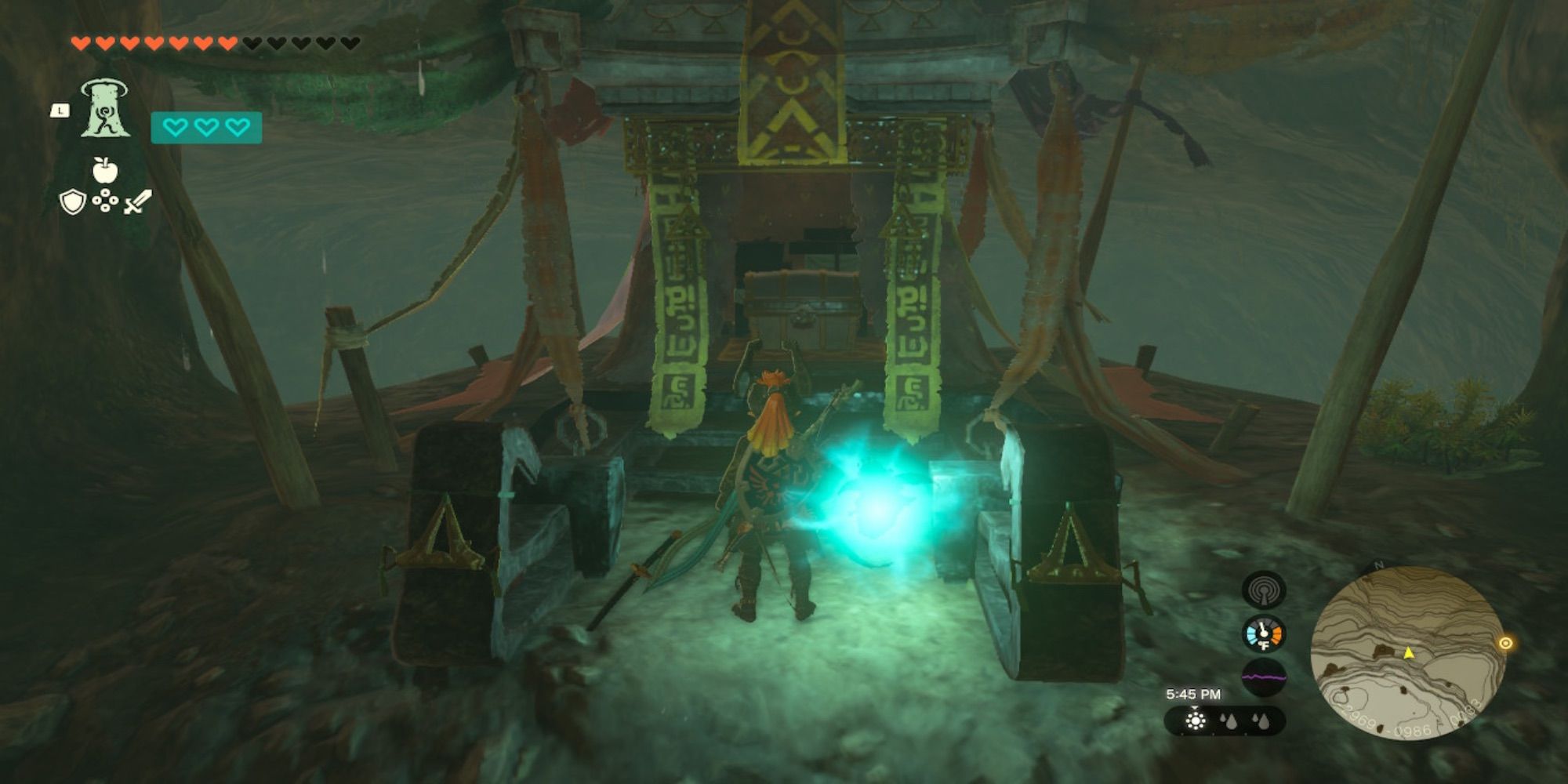Click the orange marker beside the minimap
This screenshot has height=784, width=1568.
click(x=1505, y=642)
